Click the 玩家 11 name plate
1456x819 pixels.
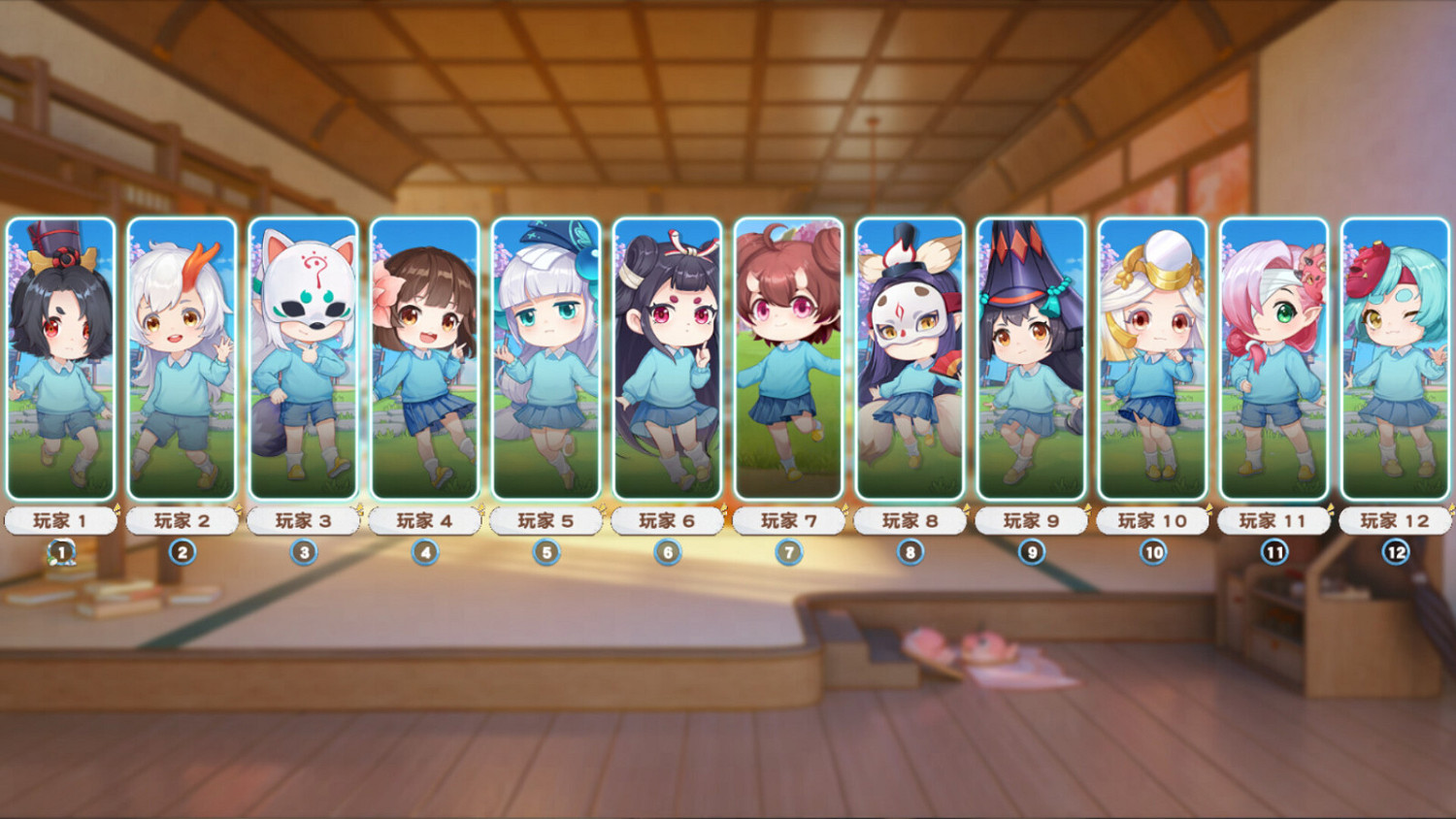[1274, 519]
